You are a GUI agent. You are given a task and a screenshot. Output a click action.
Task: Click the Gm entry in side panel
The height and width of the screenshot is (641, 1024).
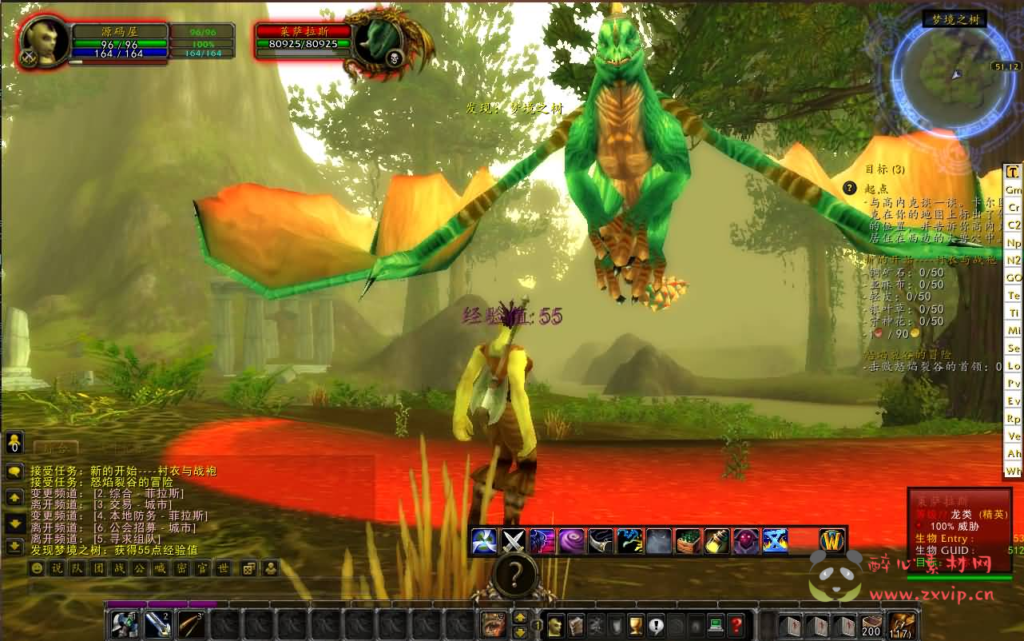pyautogui.click(x=1013, y=190)
